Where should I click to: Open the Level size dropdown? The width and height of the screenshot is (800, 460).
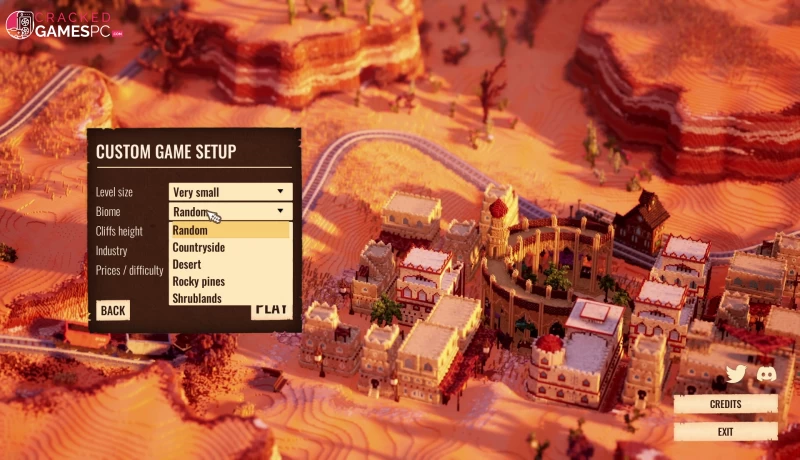pos(230,191)
